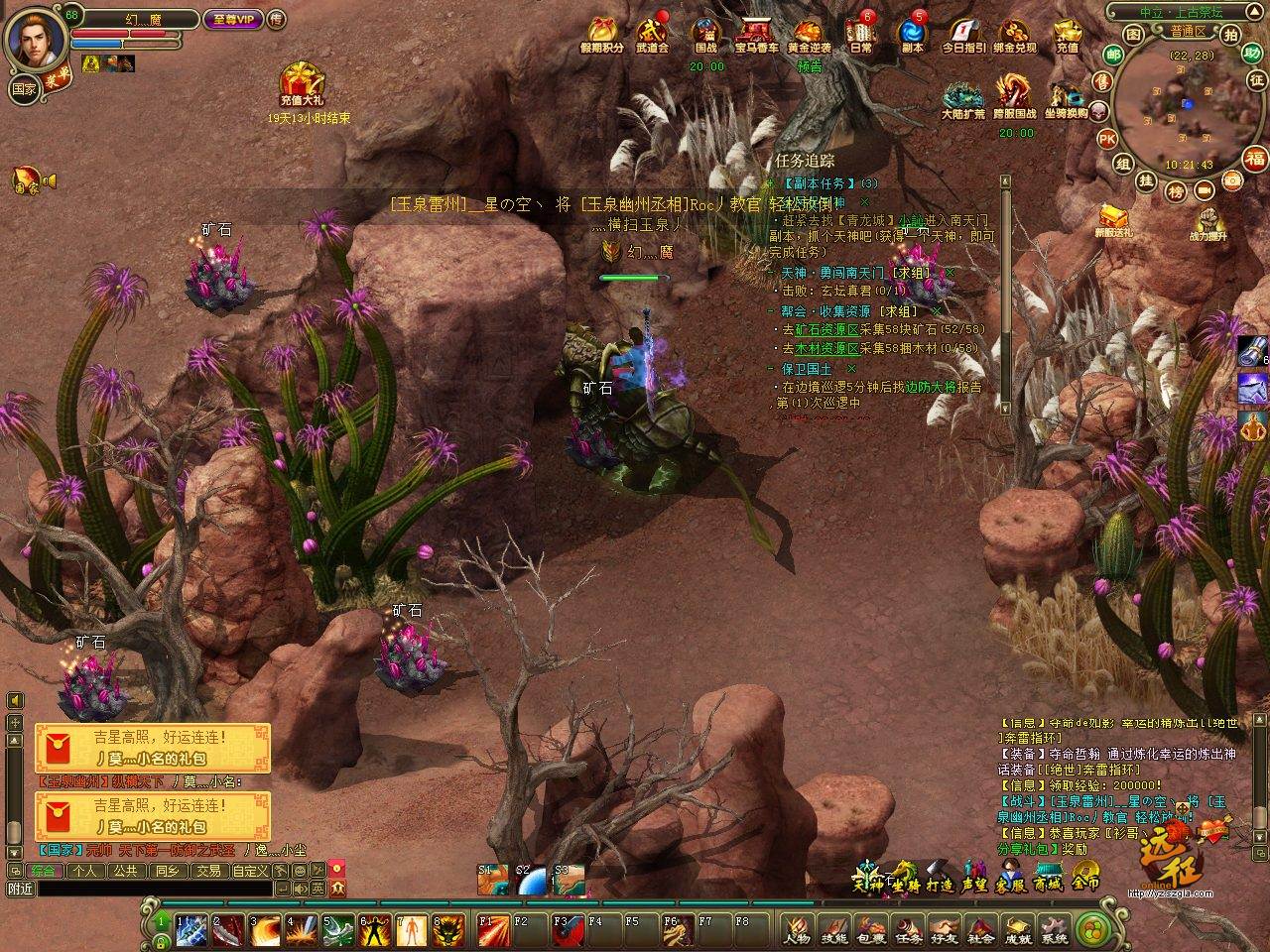Open the 邮 mail button
This screenshot has height=952, width=1270.
1113,54
